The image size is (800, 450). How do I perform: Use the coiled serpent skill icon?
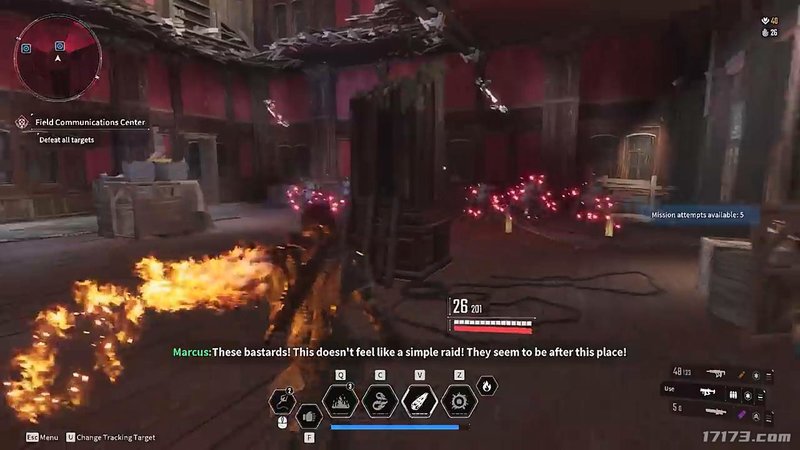tap(380, 402)
